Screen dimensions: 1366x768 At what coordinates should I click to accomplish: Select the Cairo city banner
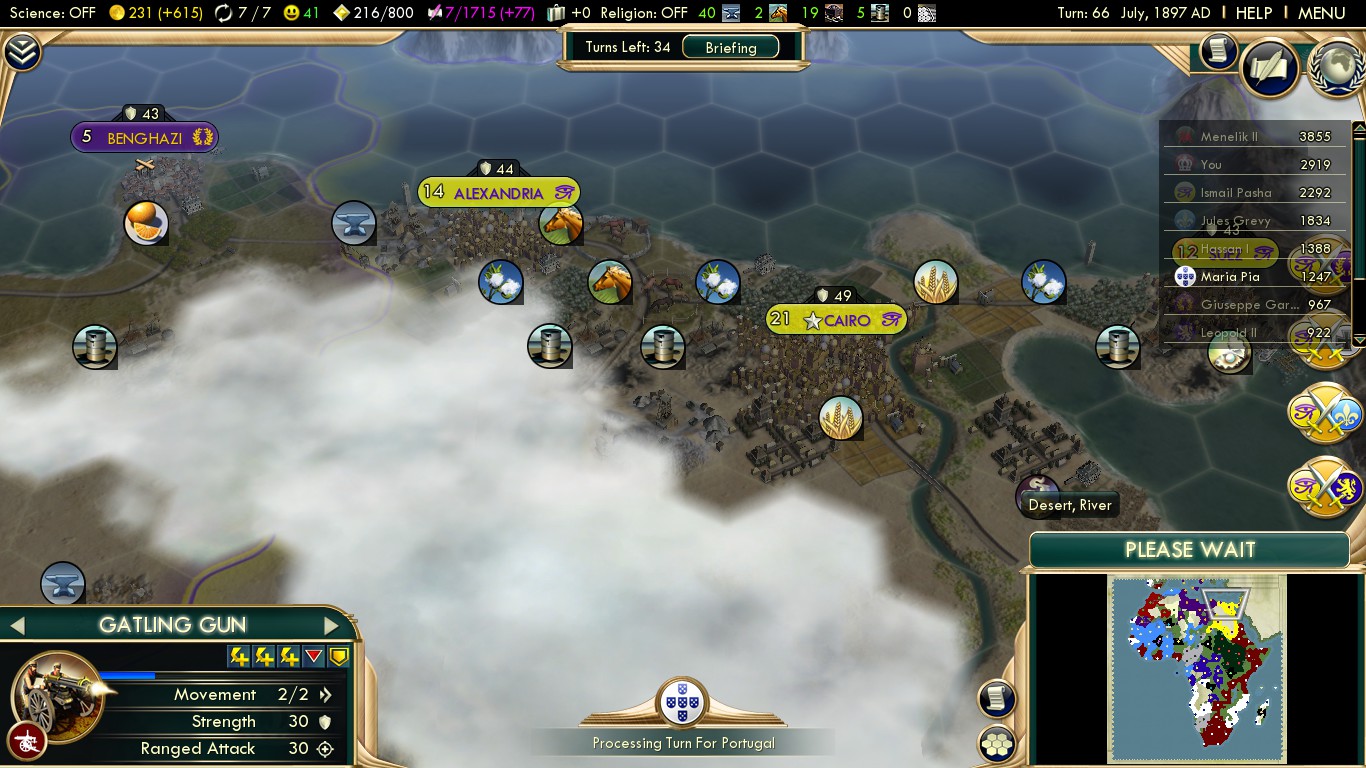coord(837,320)
